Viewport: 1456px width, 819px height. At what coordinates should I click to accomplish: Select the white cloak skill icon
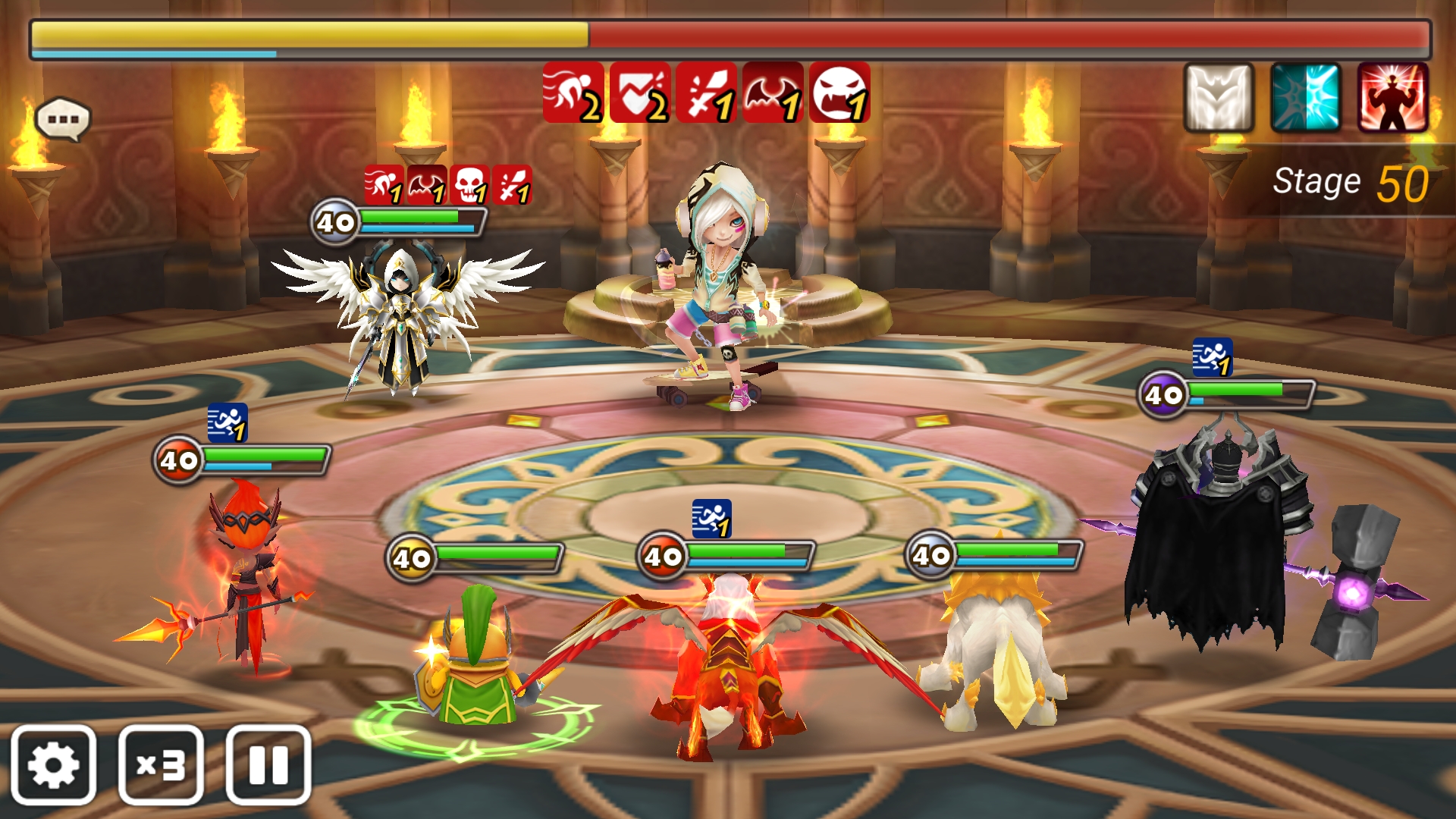[x=1219, y=99]
